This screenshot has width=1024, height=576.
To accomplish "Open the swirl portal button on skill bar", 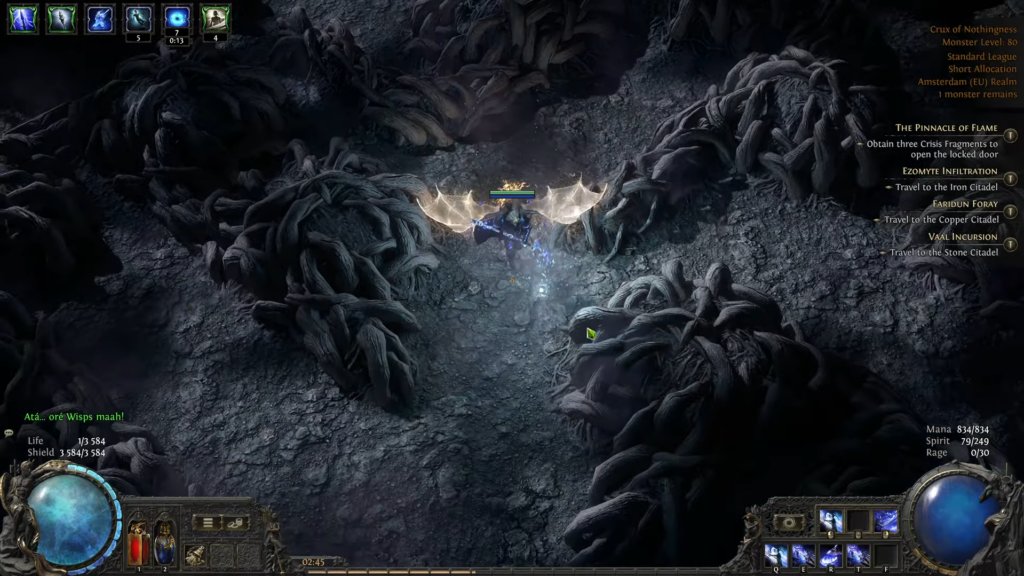I will click(789, 522).
